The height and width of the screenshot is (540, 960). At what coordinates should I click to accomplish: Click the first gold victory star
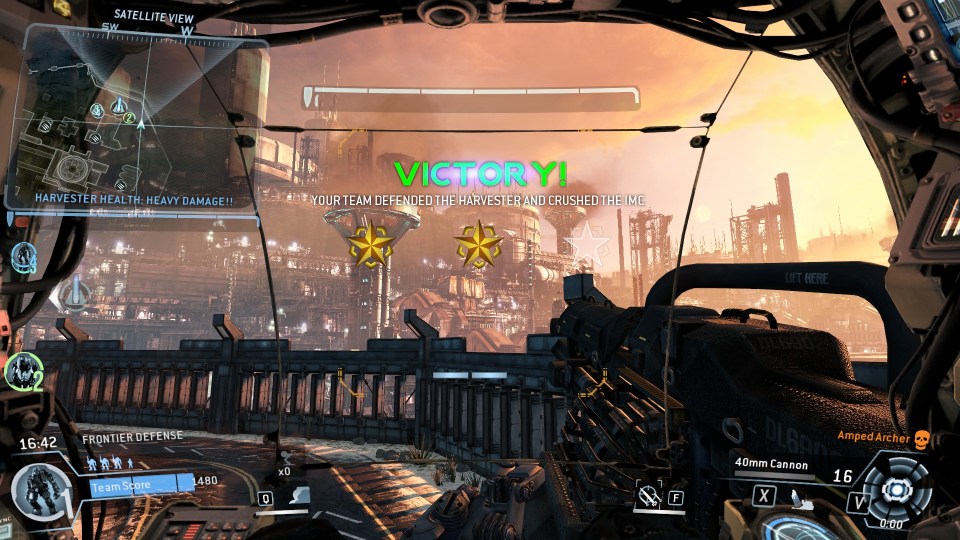pos(370,245)
